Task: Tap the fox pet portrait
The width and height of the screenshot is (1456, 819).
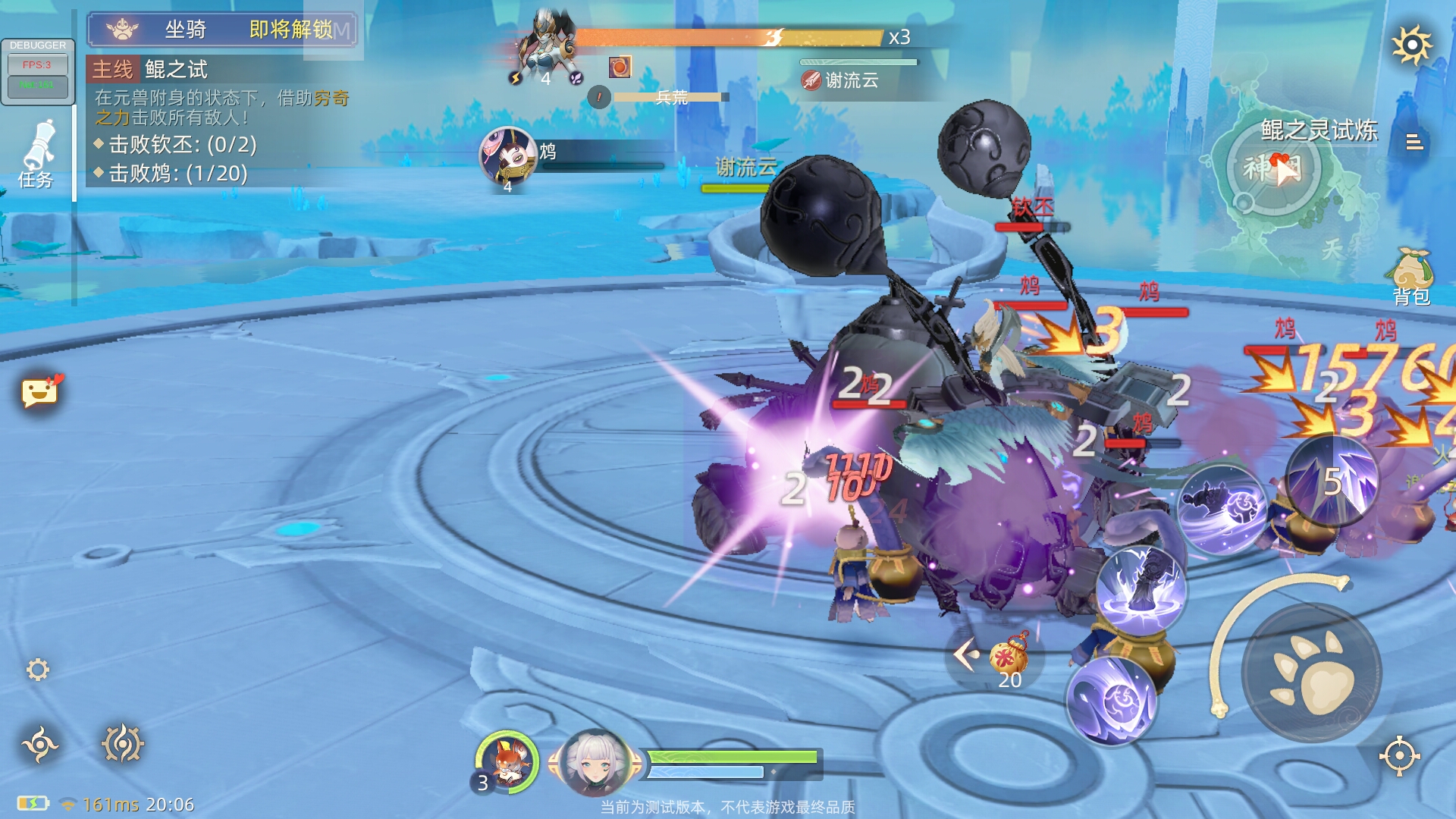Action: click(507, 761)
